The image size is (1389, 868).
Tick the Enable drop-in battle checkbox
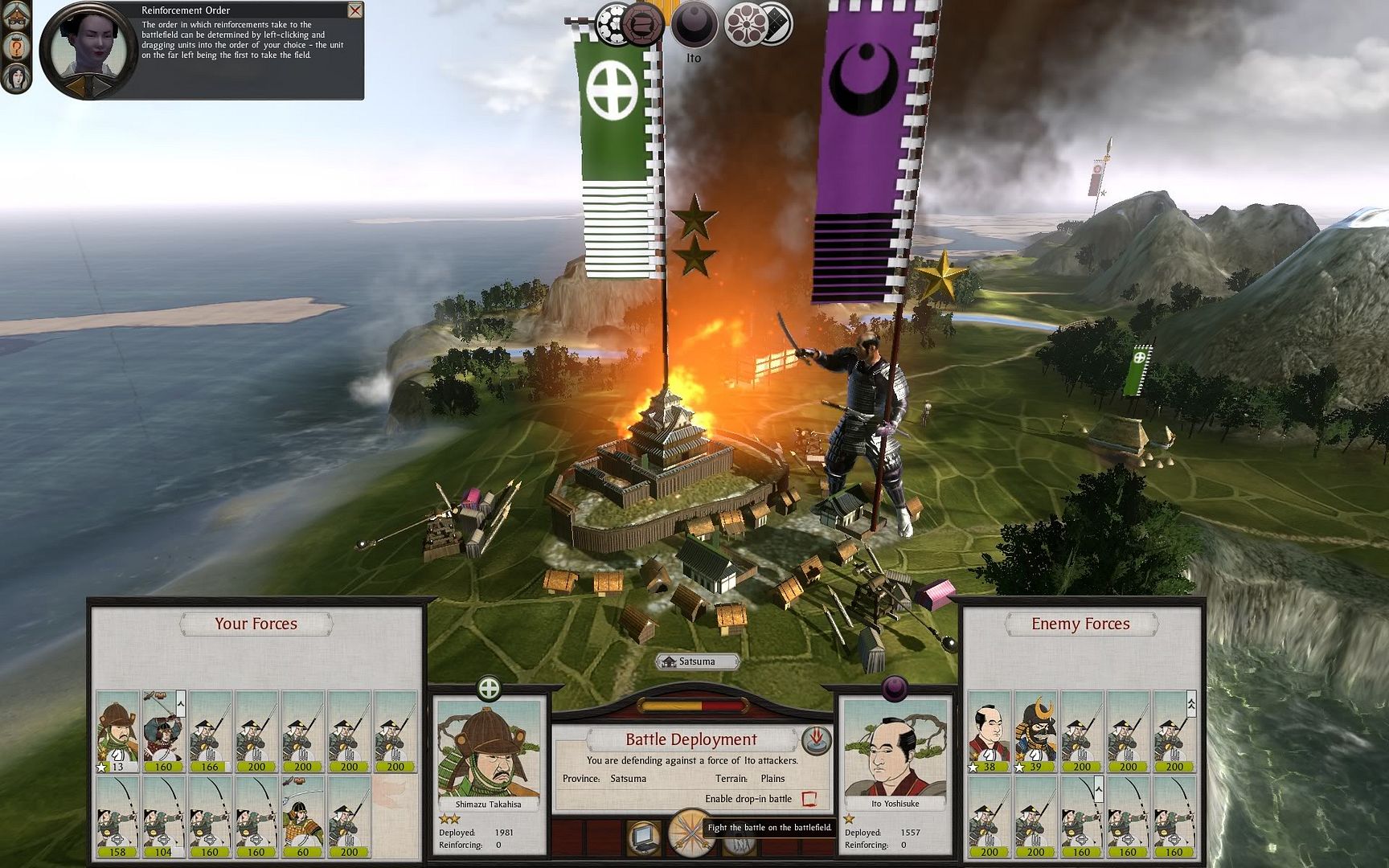tap(809, 799)
